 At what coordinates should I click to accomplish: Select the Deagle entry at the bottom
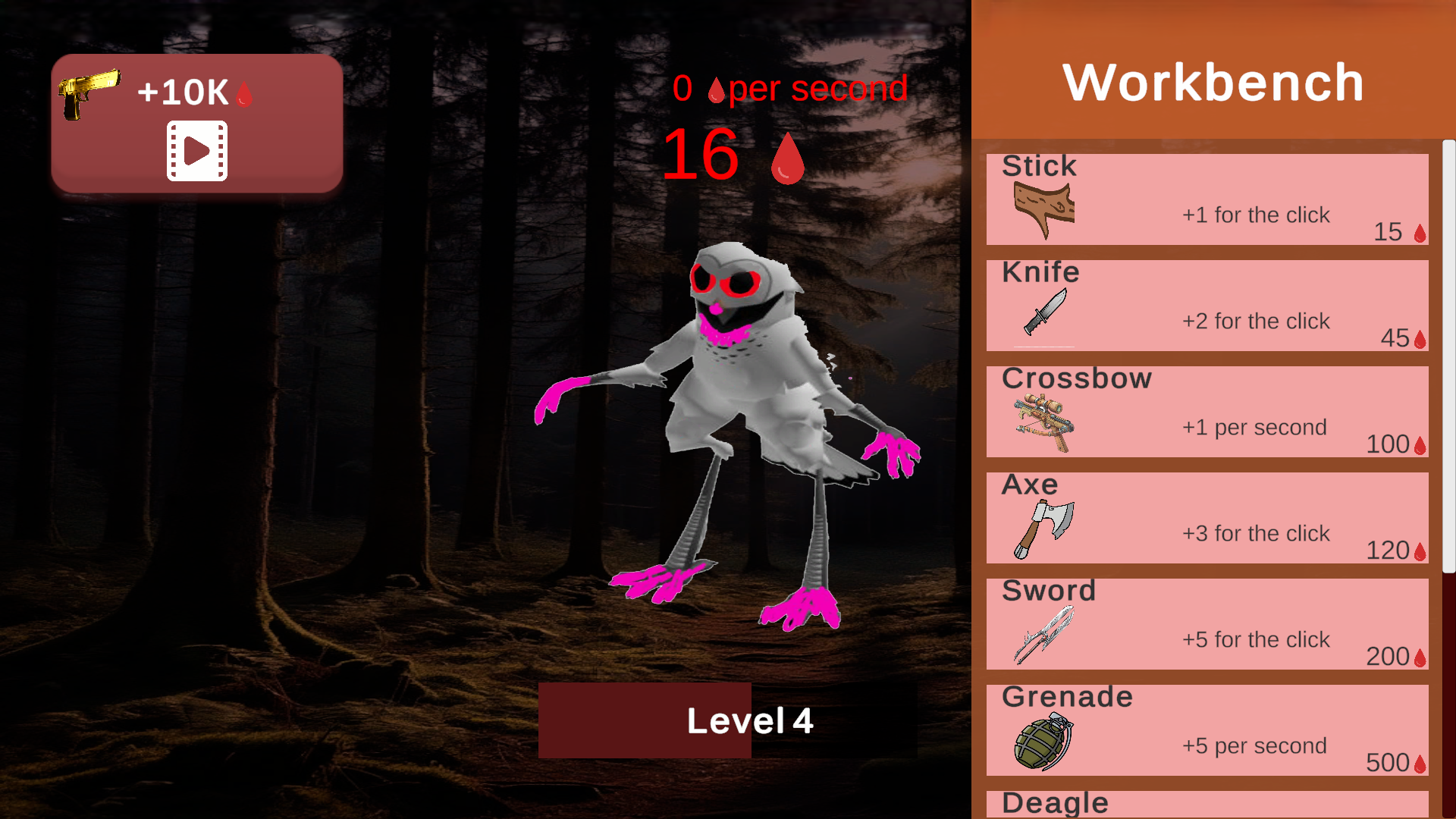click(x=1206, y=802)
